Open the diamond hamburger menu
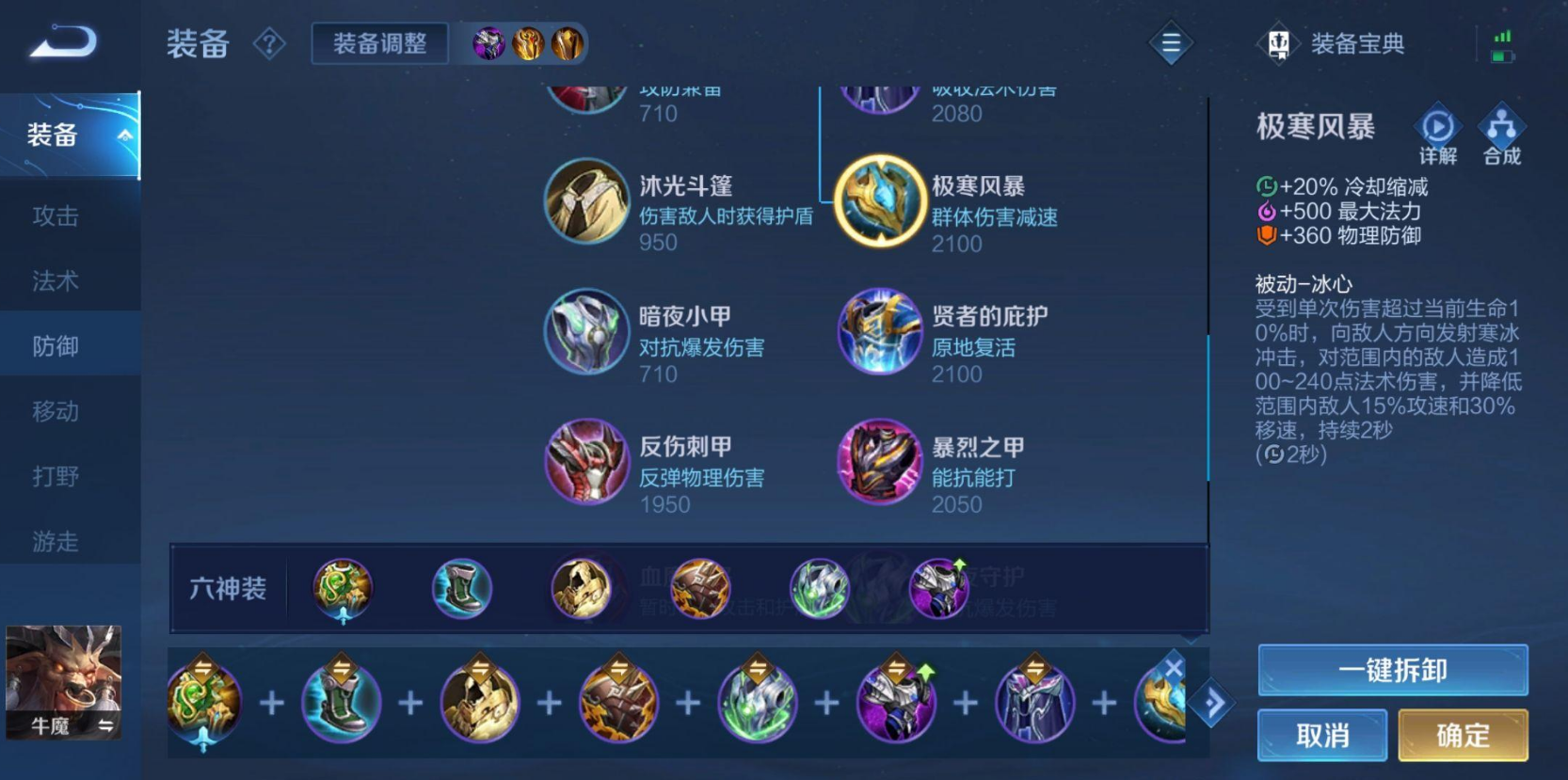The height and width of the screenshot is (780, 1568). tap(1170, 42)
